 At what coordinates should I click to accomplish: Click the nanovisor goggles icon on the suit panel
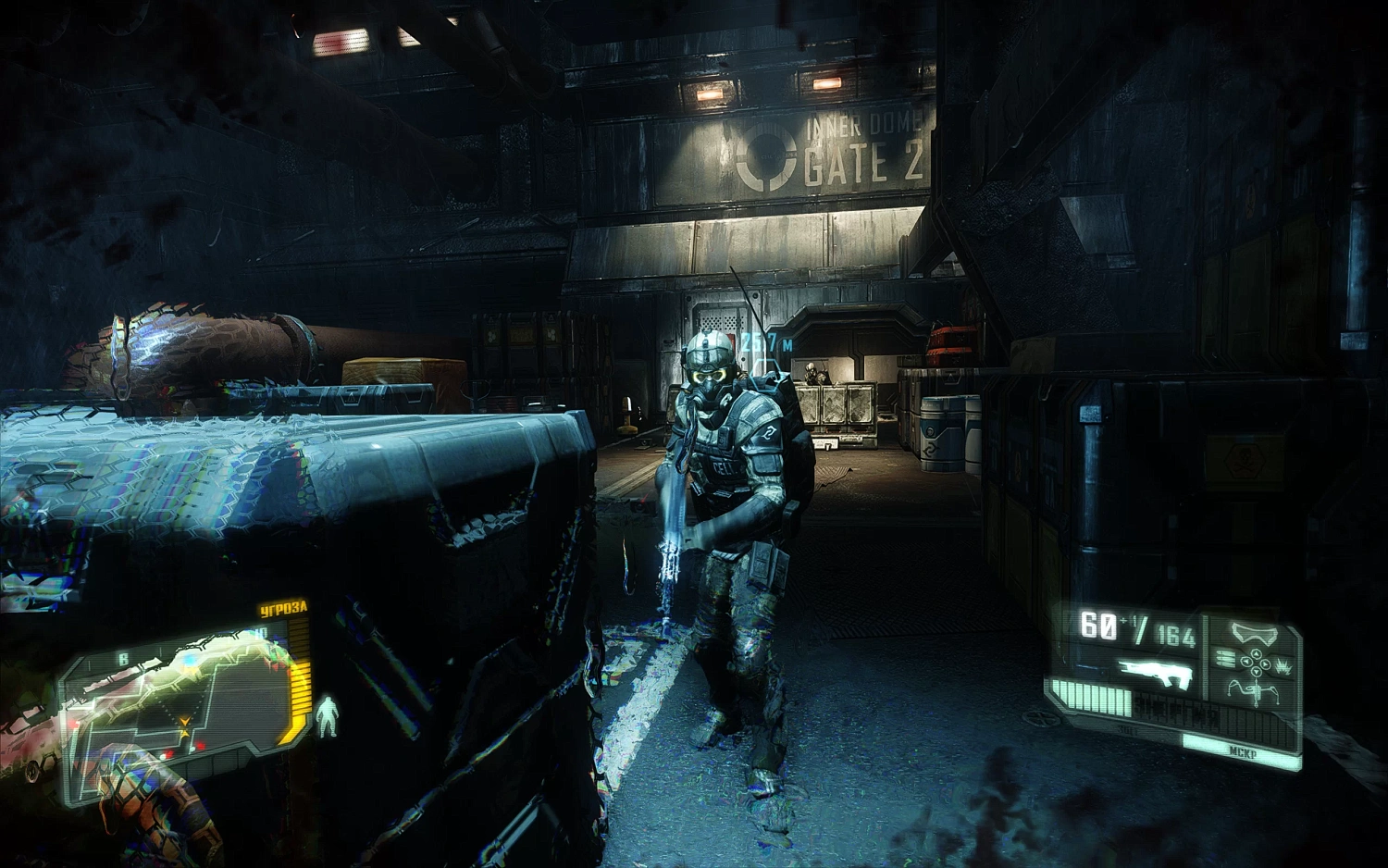pos(1255,634)
